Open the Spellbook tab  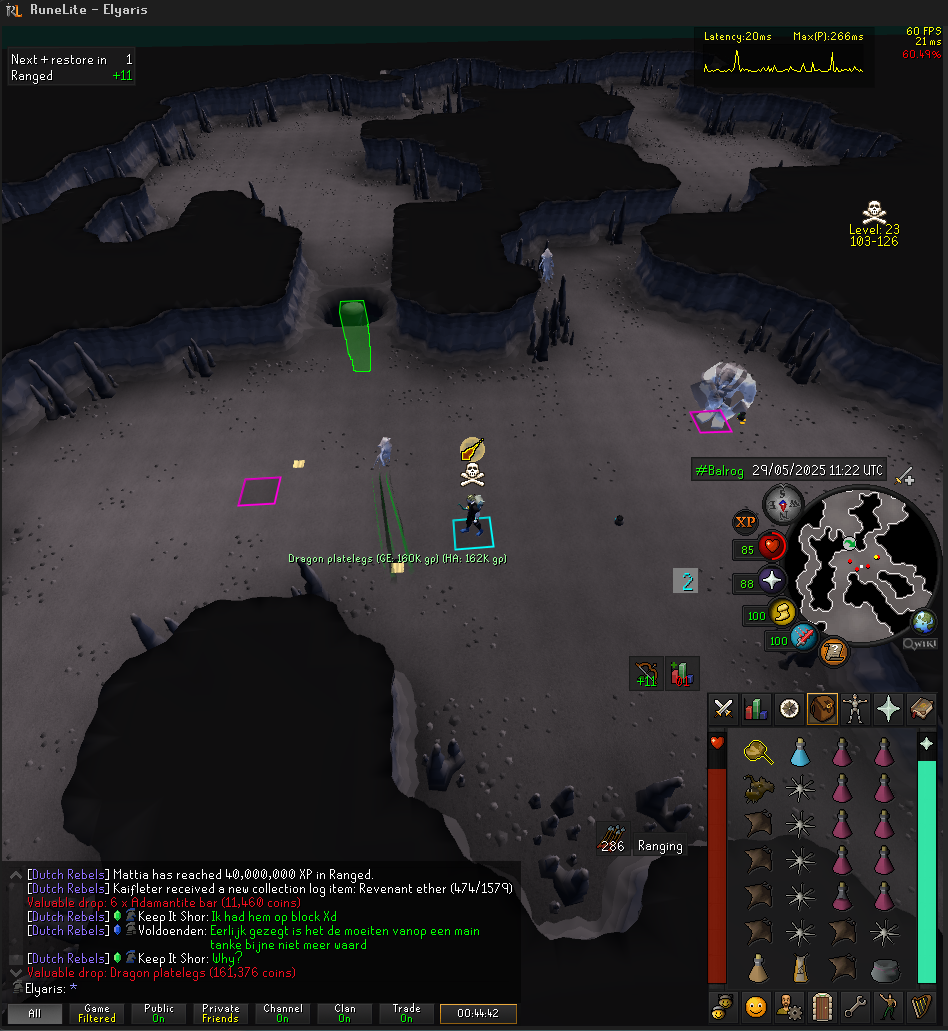[x=921, y=709]
